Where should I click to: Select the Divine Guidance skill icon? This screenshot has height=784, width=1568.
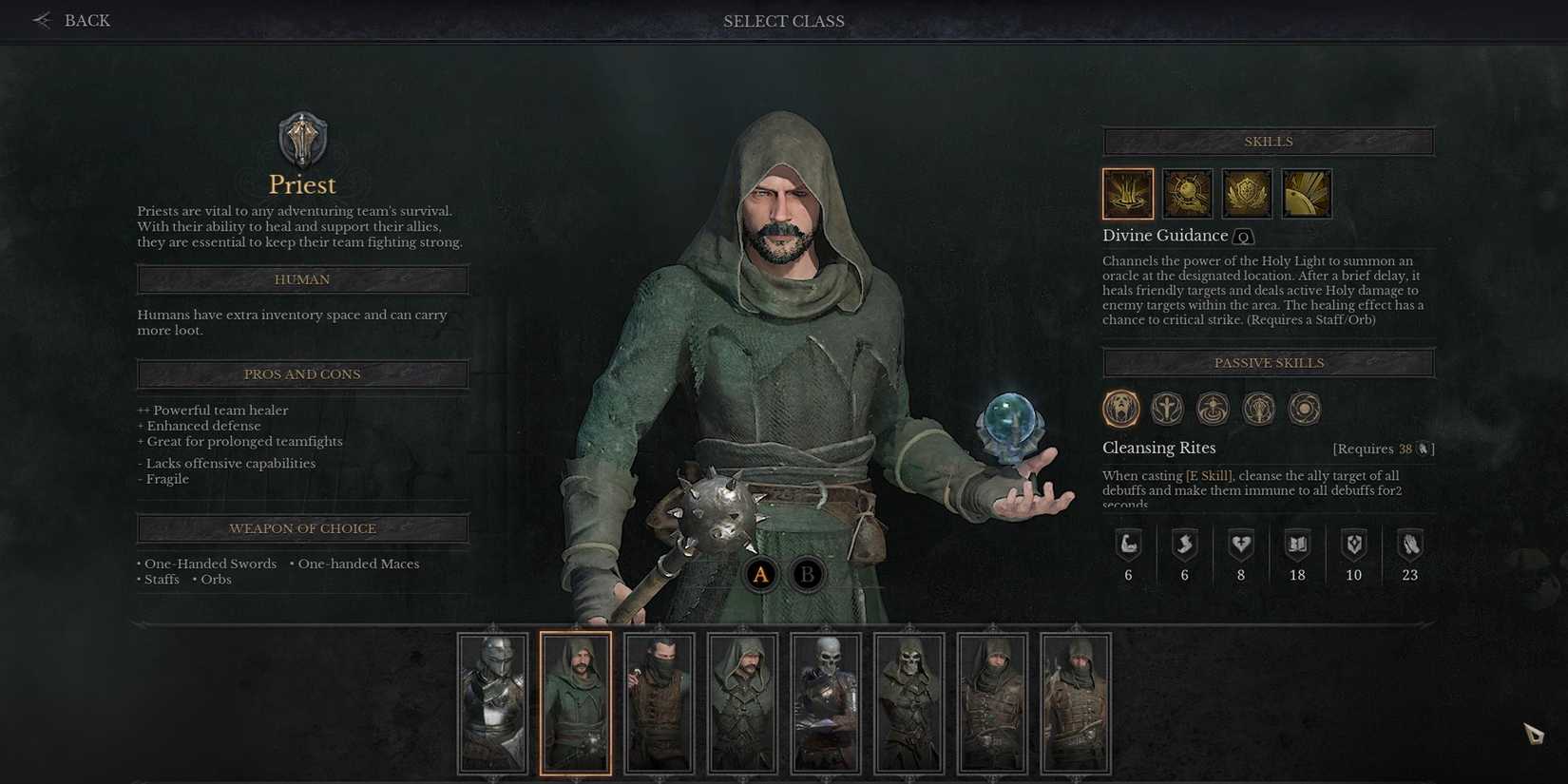[x=1127, y=193]
